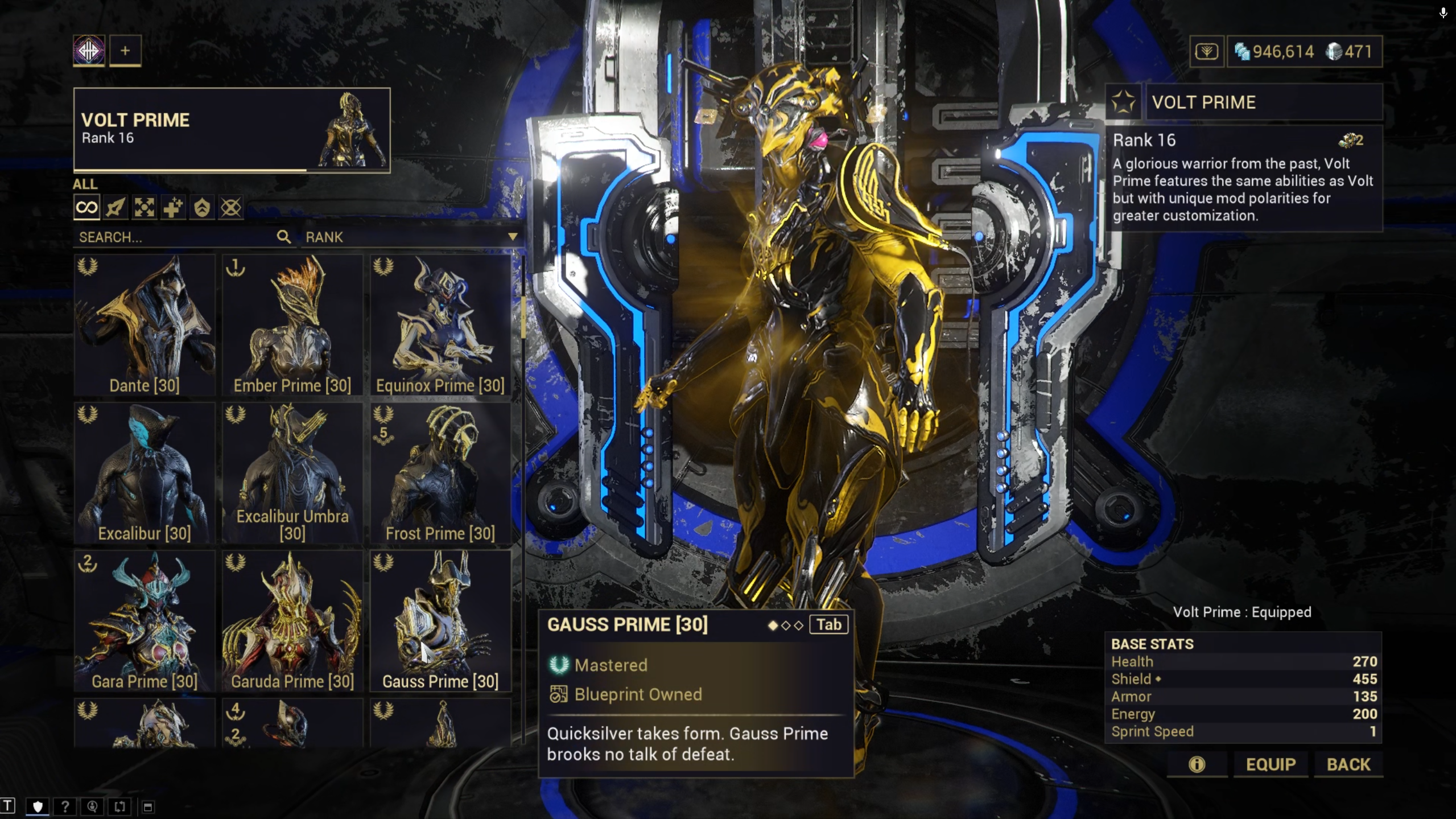Screen dimensions: 1456x819
Task: Filter by the plus-cross support icon
Action: click(x=173, y=208)
